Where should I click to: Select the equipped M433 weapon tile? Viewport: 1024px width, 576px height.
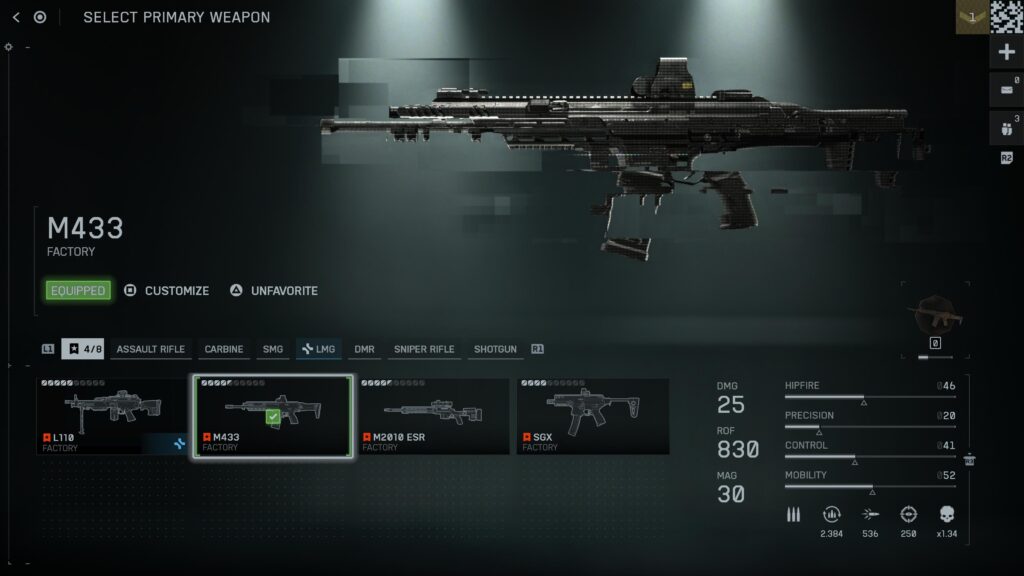[x=273, y=416]
